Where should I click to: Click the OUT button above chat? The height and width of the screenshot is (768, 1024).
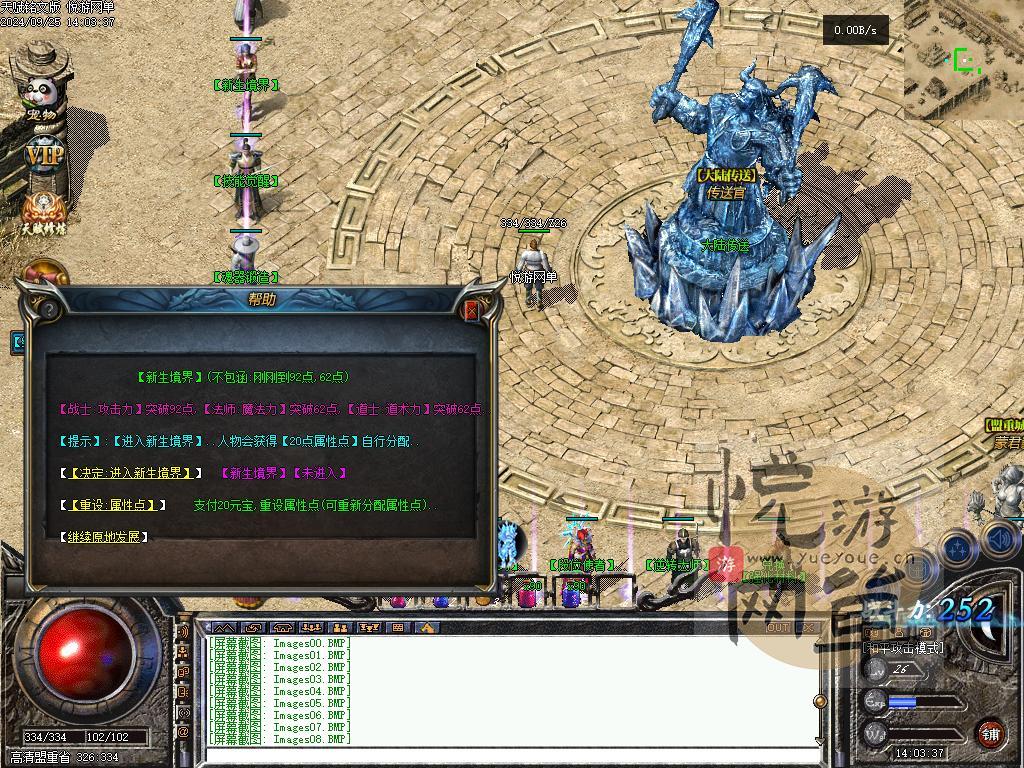click(777, 628)
